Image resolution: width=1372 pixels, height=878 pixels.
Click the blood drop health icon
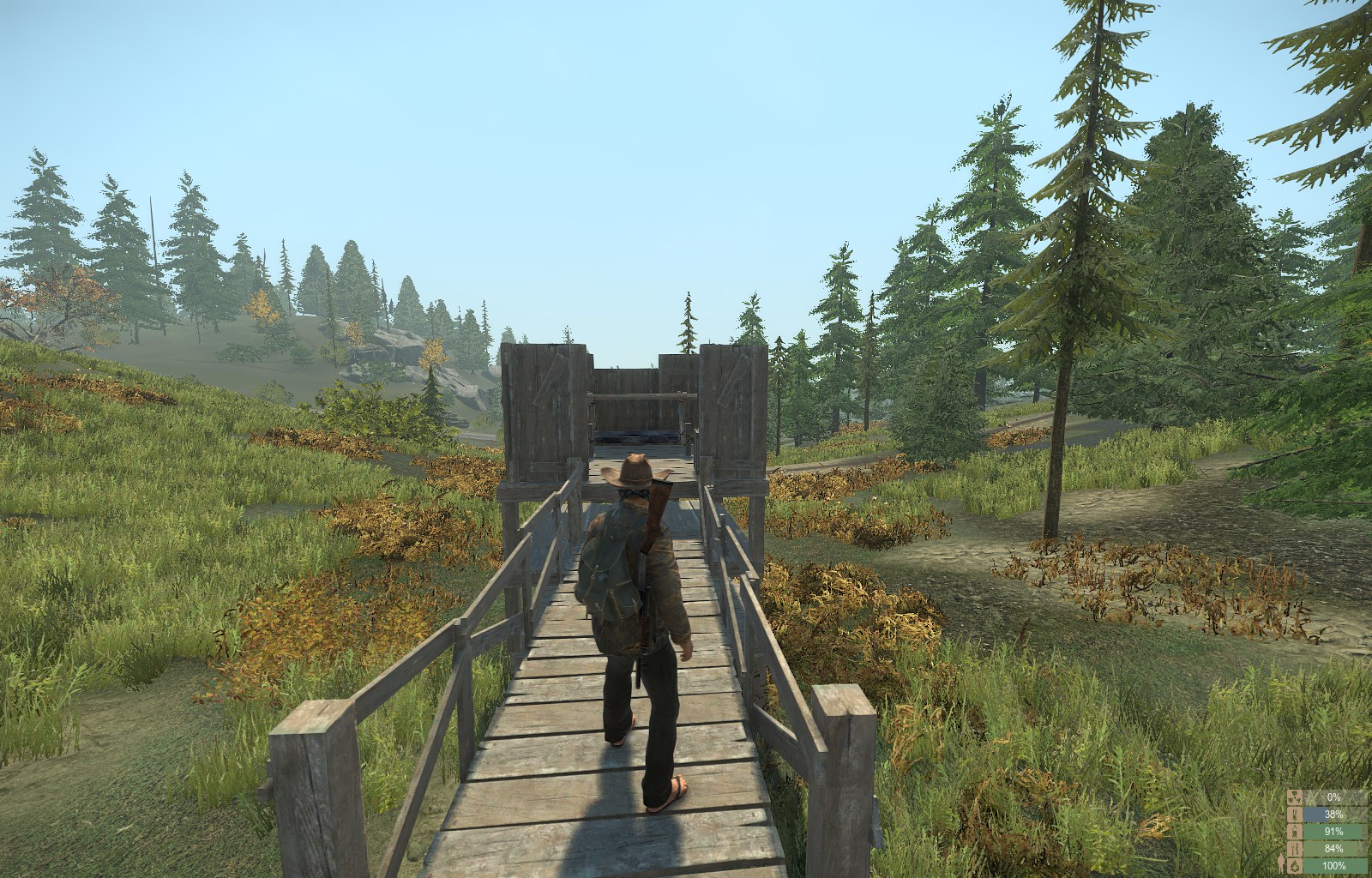coord(1295,866)
